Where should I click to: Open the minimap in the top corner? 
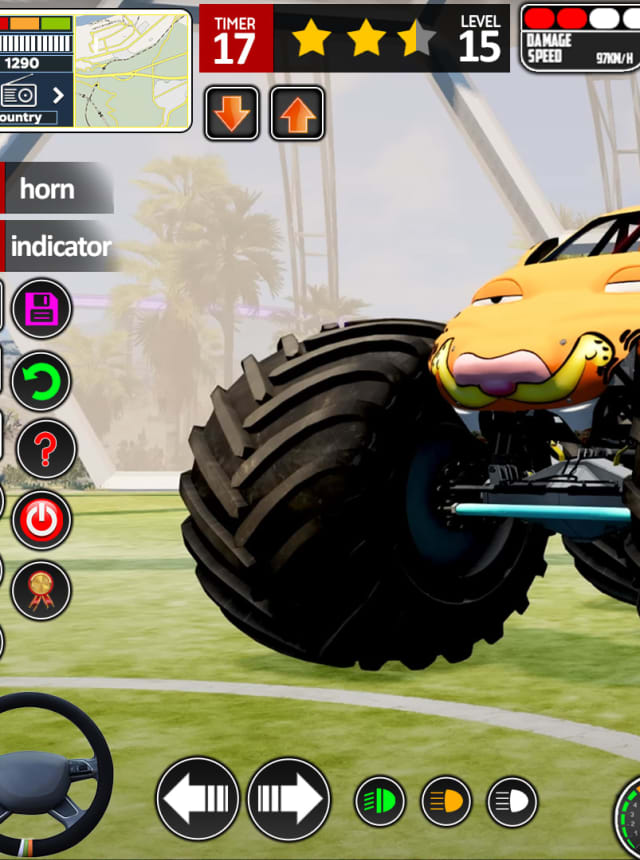[131, 68]
